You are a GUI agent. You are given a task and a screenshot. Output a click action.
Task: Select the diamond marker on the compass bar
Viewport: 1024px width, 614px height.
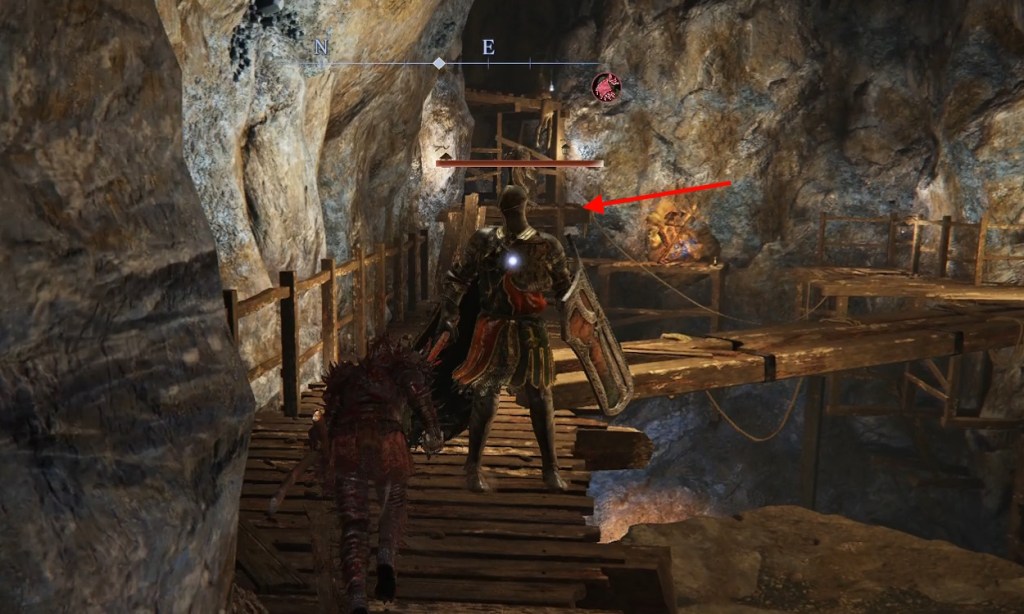438,63
